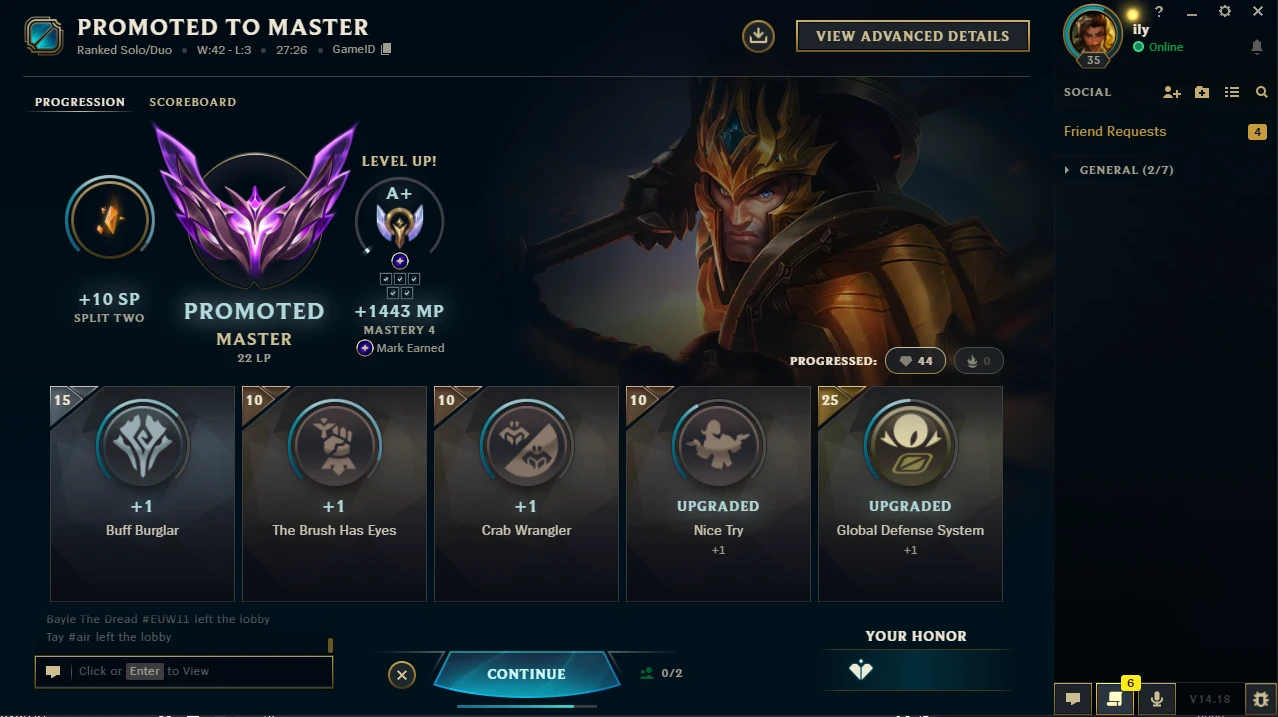Open the Buff Burglar challenge card

pos(142,493)
